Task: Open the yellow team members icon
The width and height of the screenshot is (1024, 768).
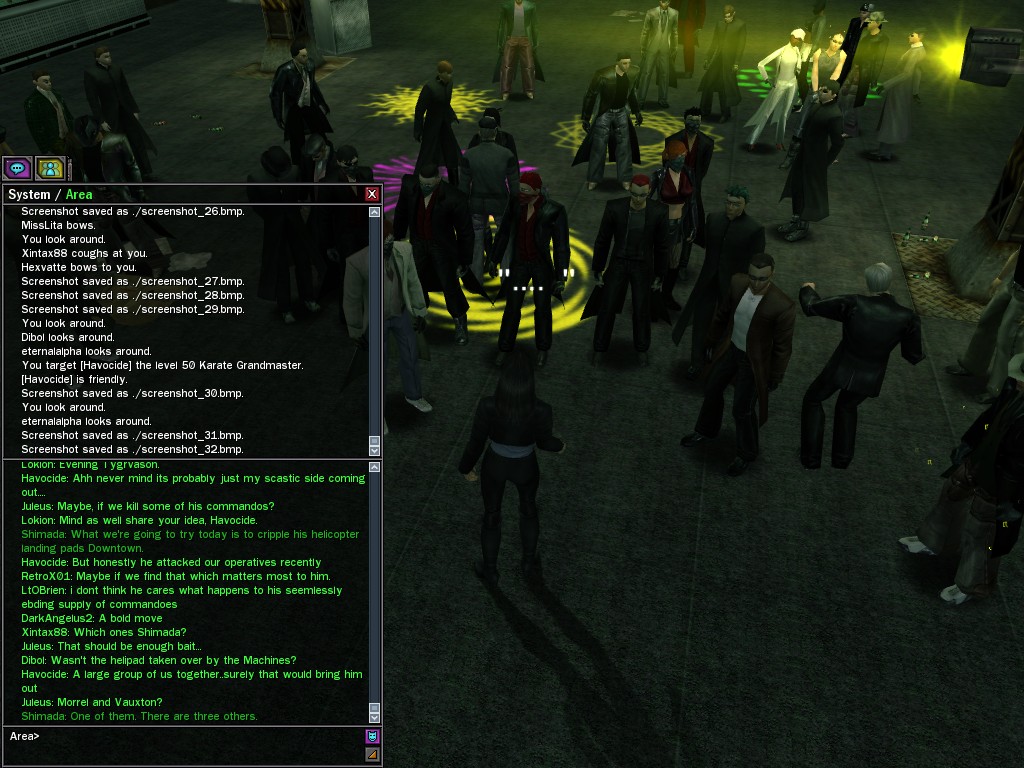Action: click(x=49, y=168)
